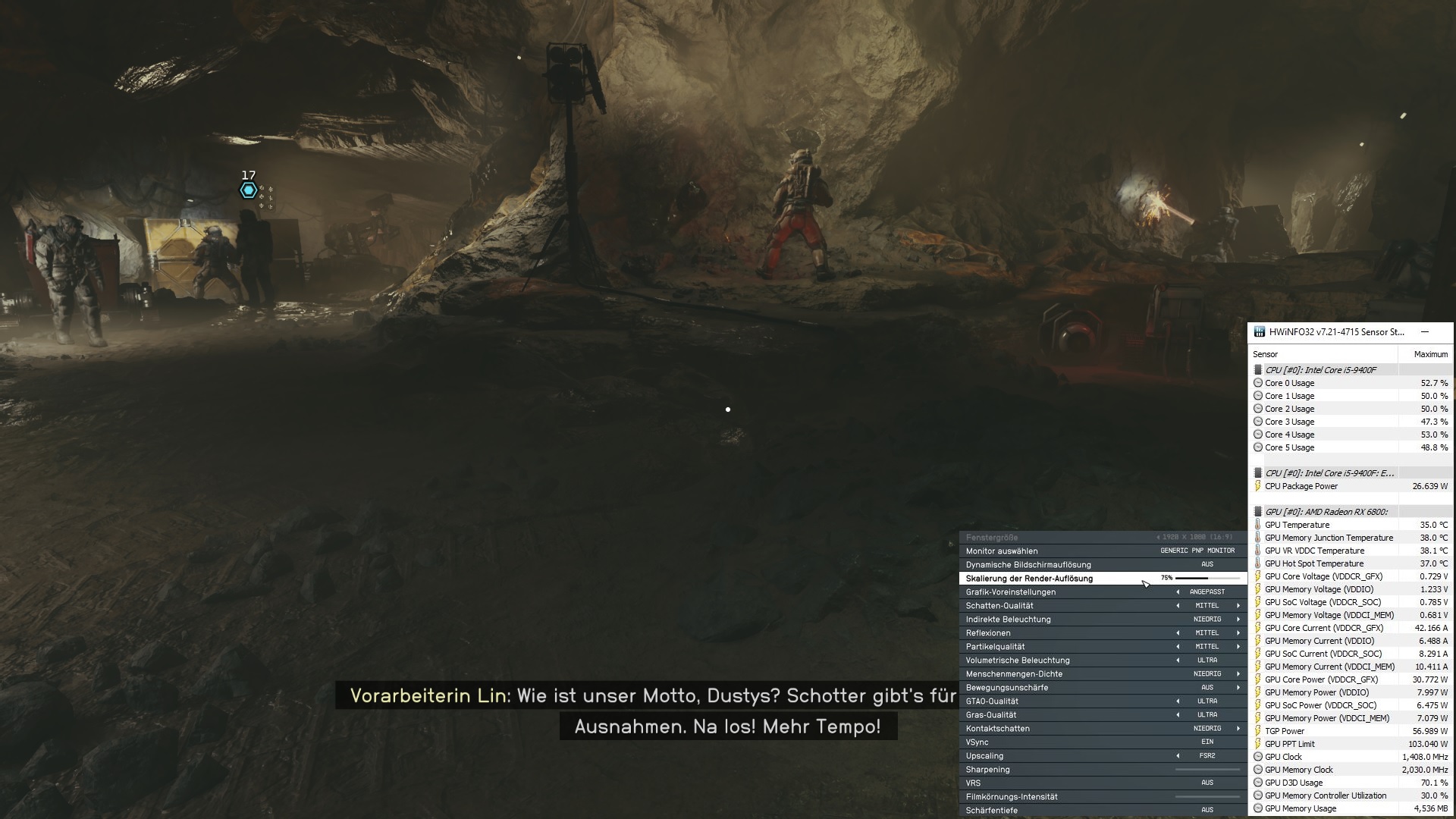Click the sensor icon next to Core 0 Usage
This screenshot has width=1456, height=819.
(x=1258, y=382)
